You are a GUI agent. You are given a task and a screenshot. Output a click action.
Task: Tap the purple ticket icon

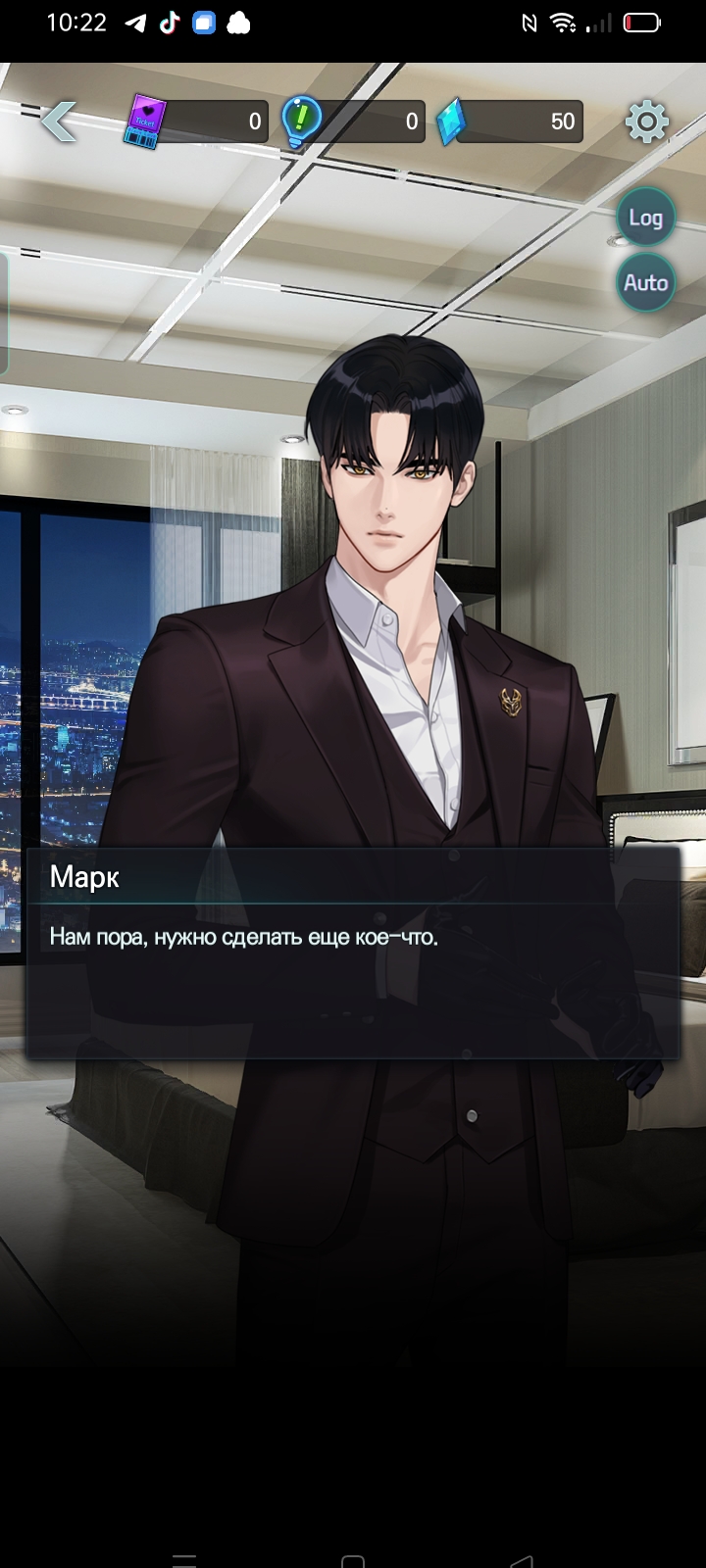click(x=145, y=122)
